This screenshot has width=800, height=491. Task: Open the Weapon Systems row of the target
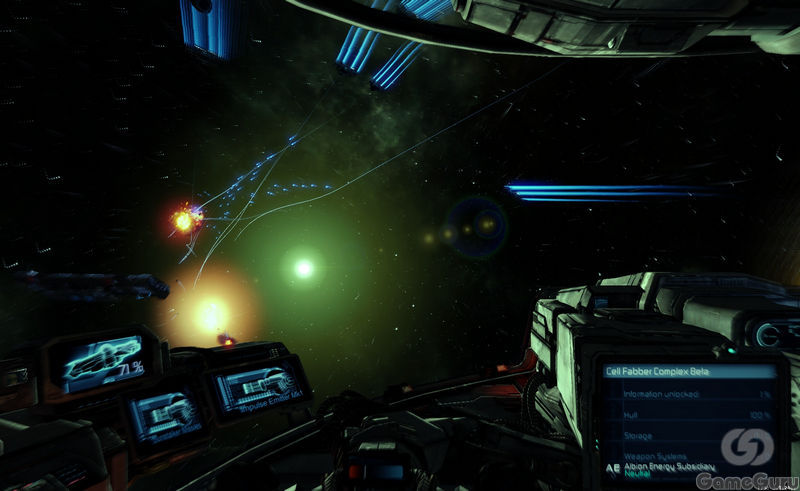(x=642, y=455)
